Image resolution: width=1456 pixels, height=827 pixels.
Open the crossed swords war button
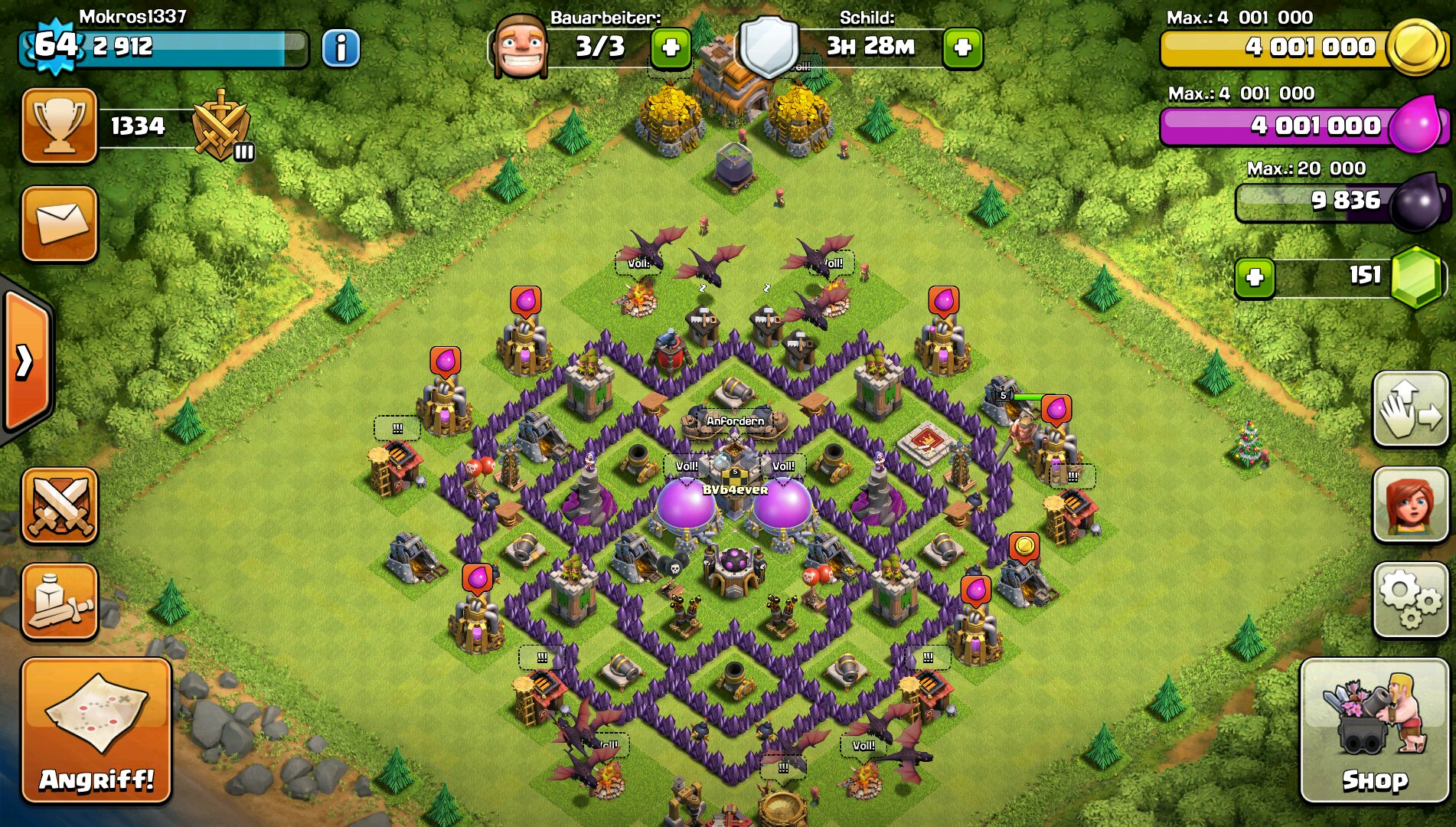tap(60, 506)
